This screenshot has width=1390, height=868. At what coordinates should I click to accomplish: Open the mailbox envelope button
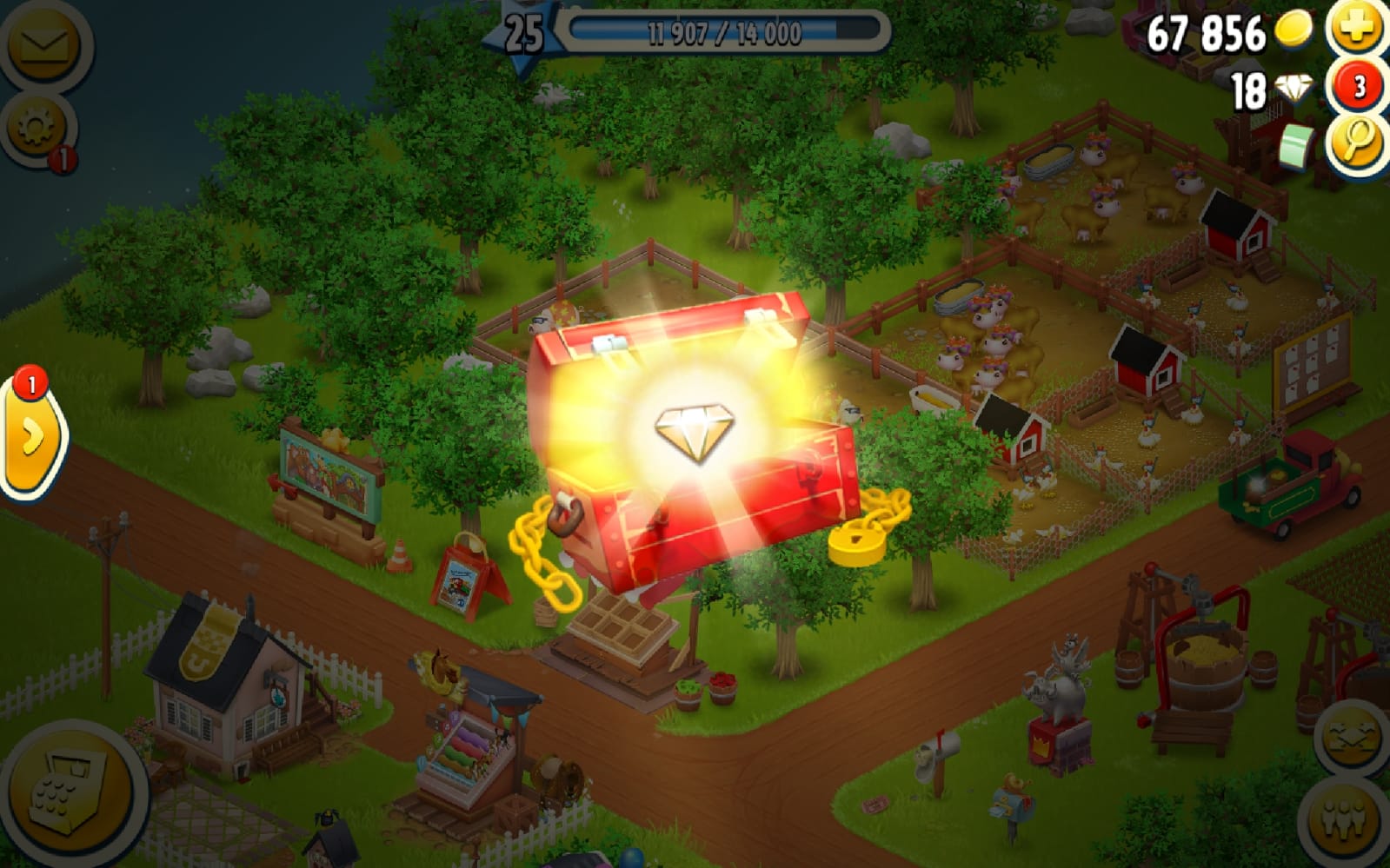tap(42, 45)
